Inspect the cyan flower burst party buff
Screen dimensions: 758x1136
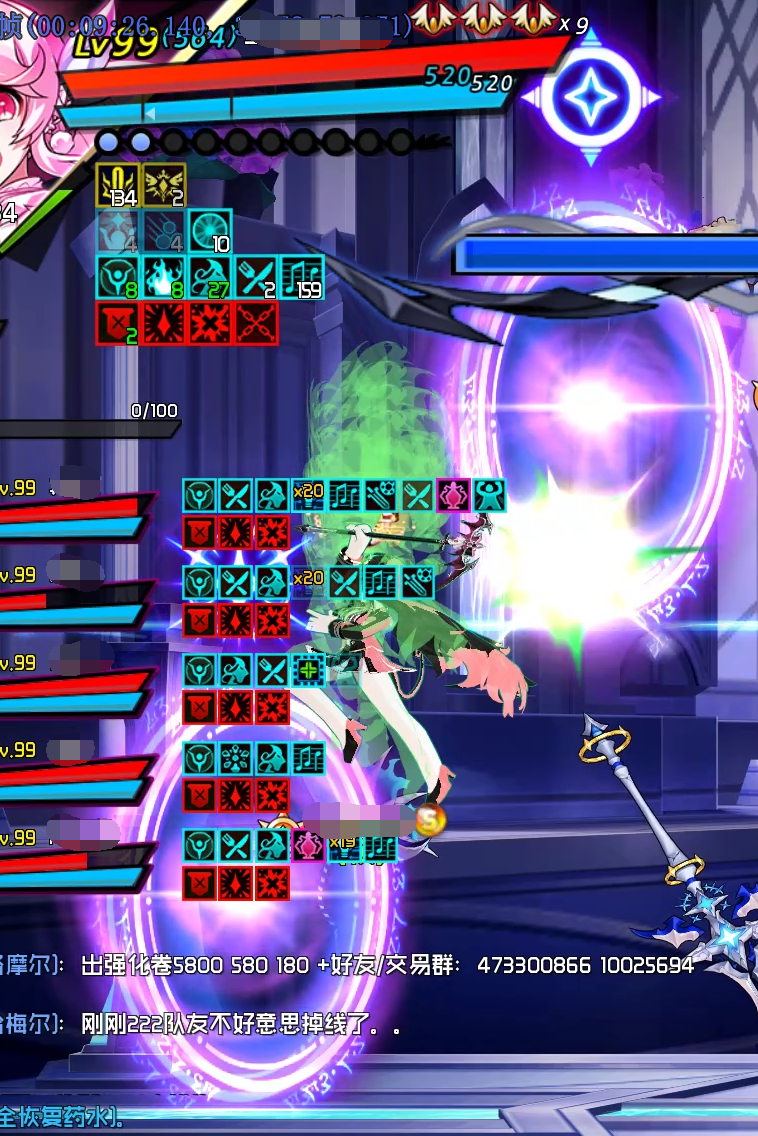point(236,758)
